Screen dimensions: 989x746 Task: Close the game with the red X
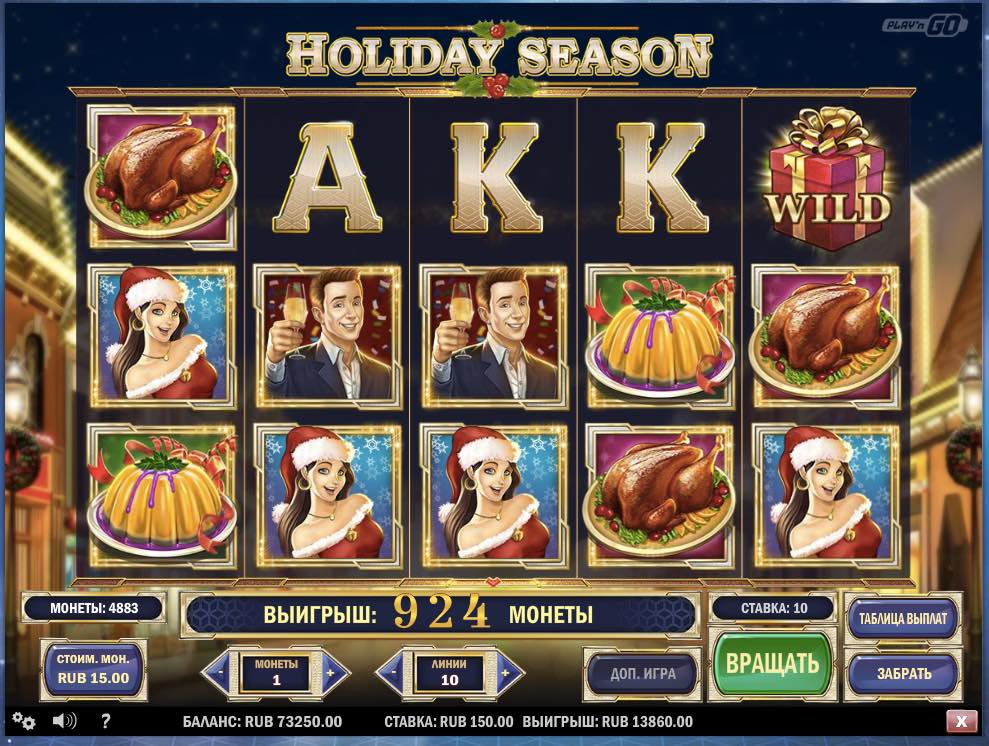coord(961,721)
